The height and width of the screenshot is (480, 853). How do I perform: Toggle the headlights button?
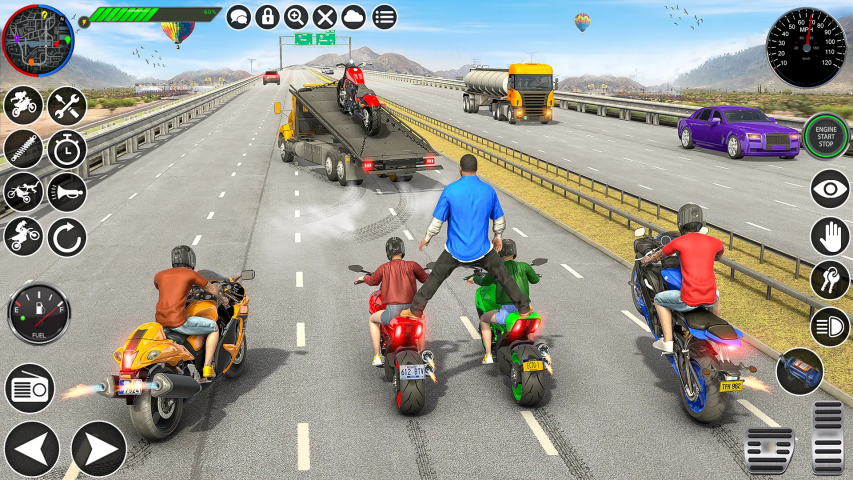(829, 326)
